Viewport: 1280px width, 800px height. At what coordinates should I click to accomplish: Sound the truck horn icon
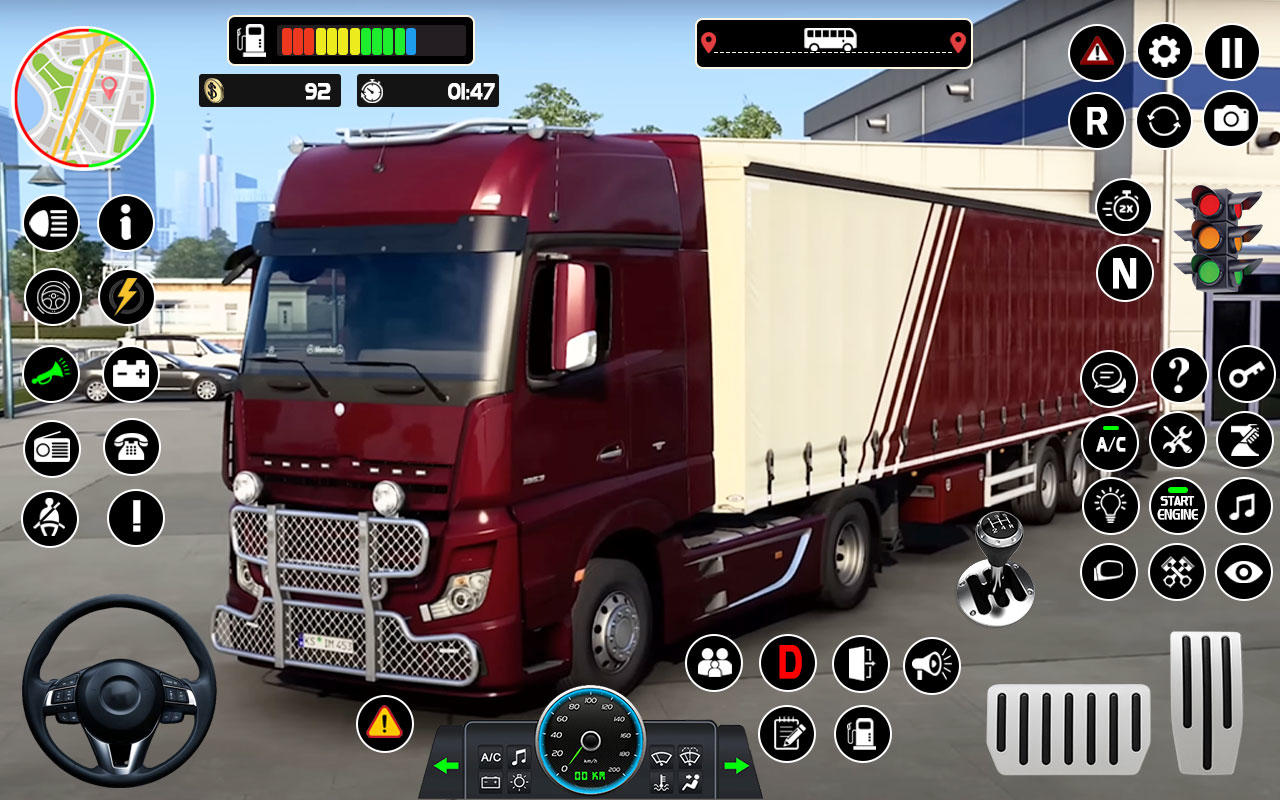tap(51, 373)
